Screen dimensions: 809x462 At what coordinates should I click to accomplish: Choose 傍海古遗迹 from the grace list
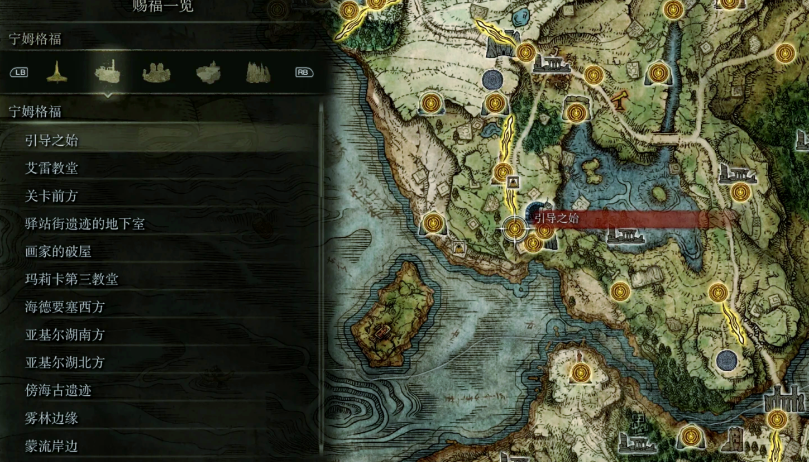tap(58, 390)
